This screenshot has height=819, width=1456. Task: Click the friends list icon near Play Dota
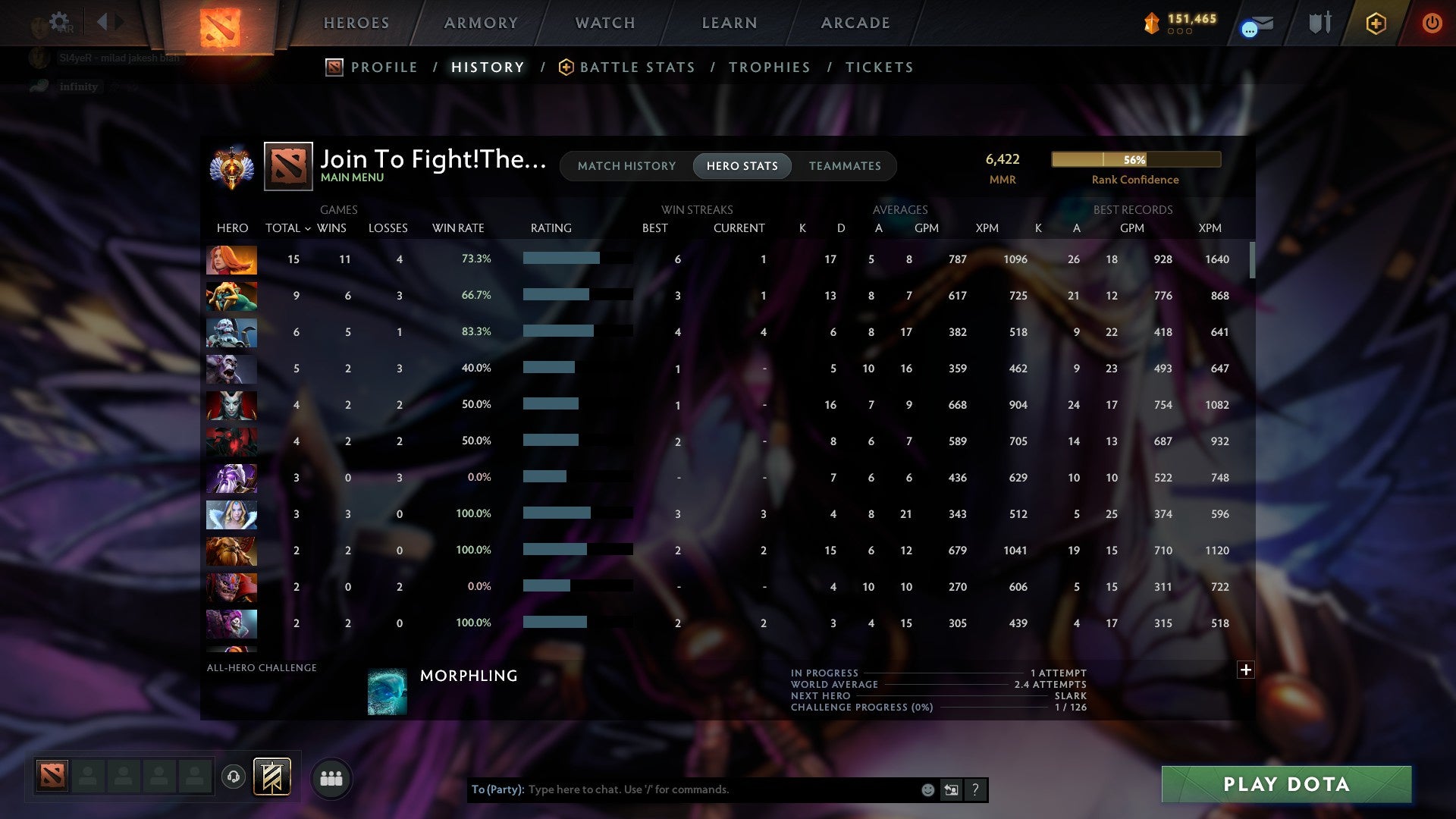click(331, 778)
